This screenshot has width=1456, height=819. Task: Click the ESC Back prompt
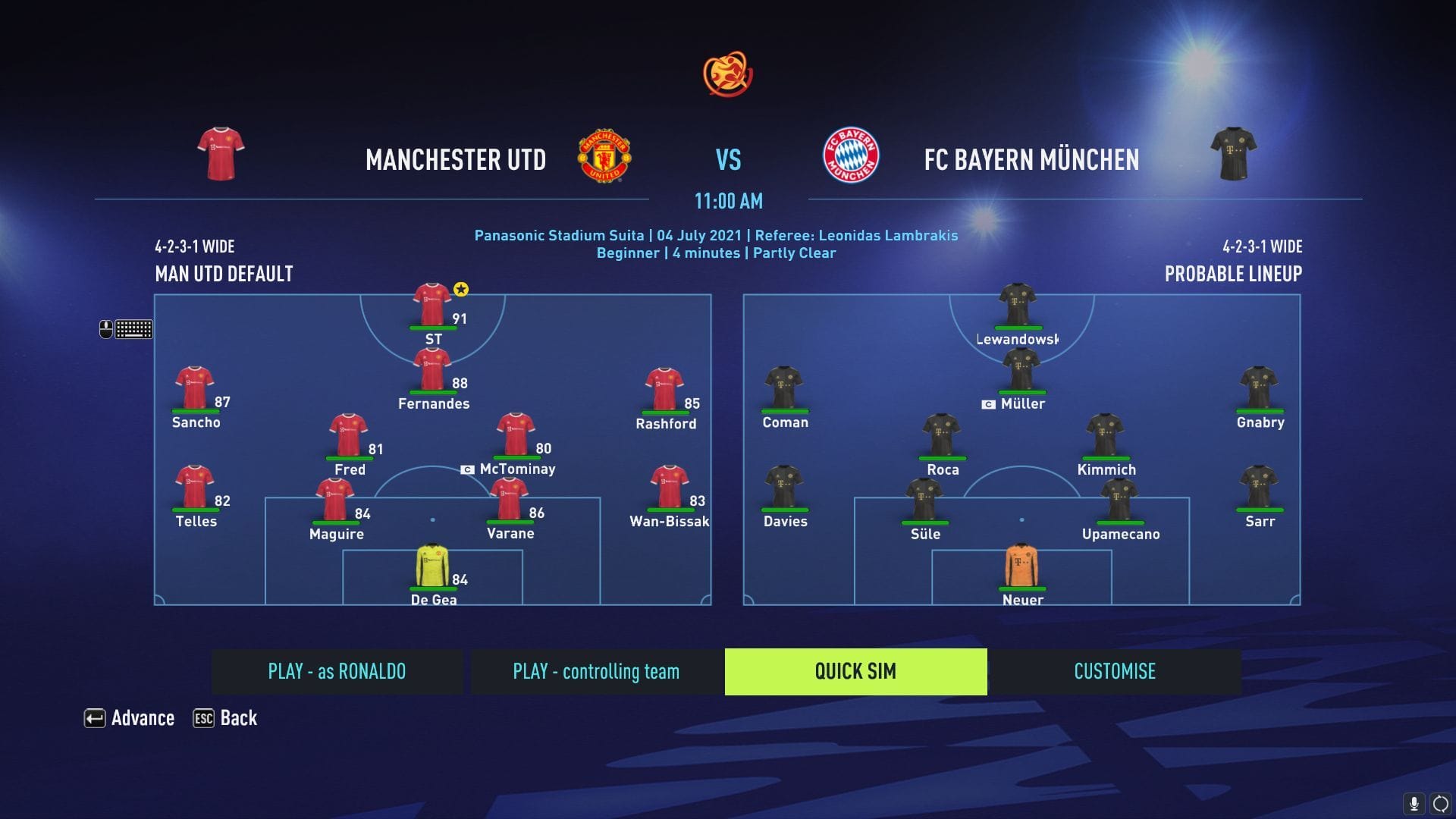coord(224,718)
